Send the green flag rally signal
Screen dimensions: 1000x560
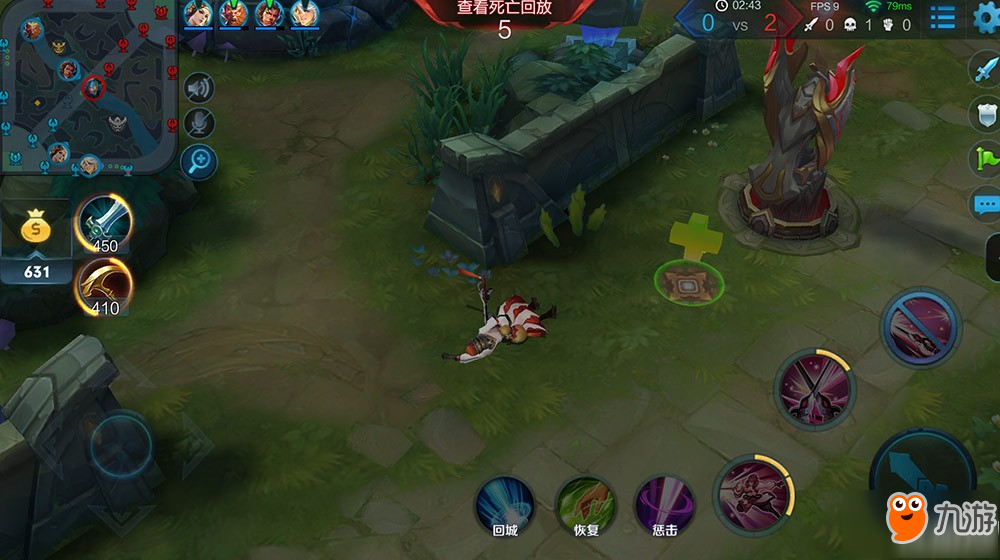point(986,159)
